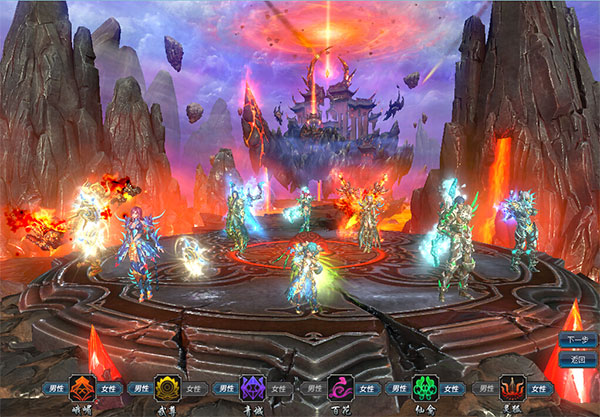Pick 男性 (male) for the 青城 class
Viewport: 600px width, 417px height.
226,388
